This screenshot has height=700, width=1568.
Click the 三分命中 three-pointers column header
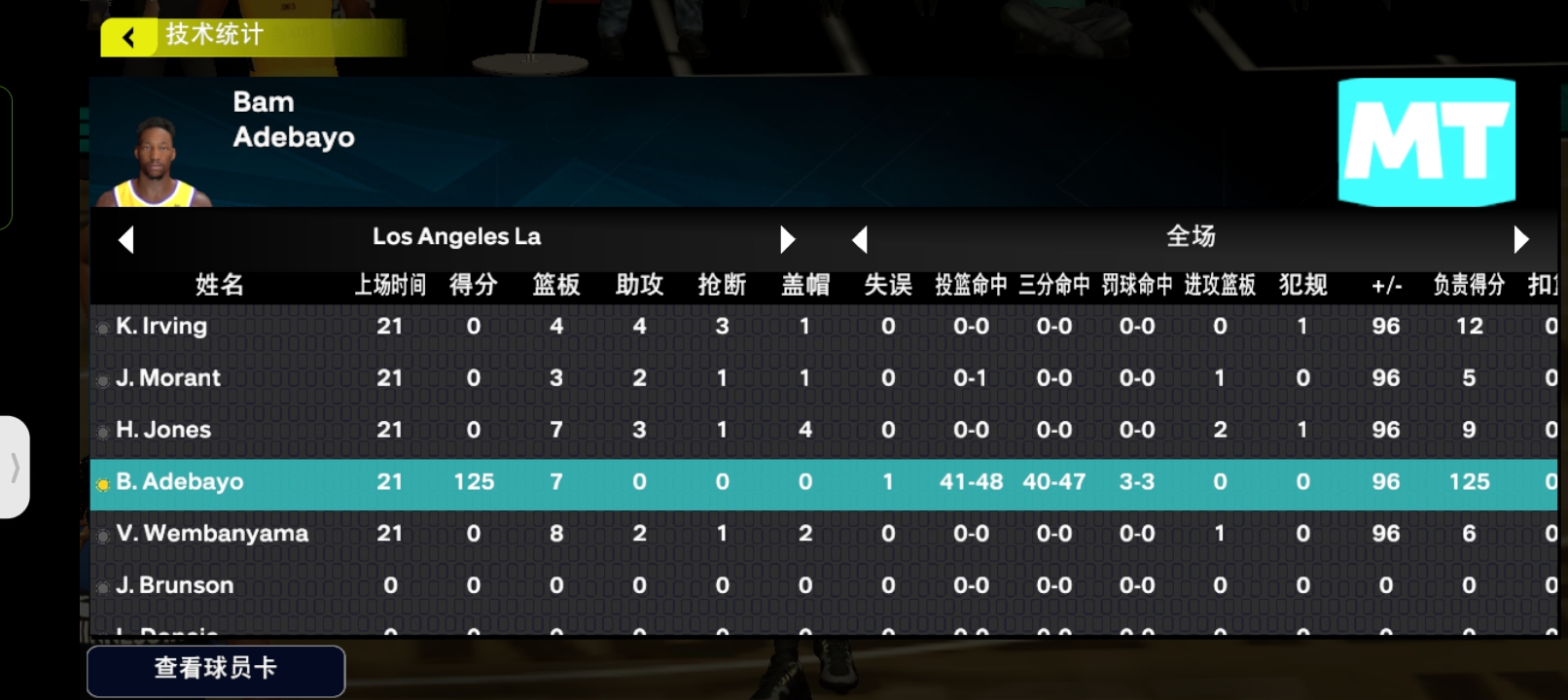click(x=1053, y=285)
